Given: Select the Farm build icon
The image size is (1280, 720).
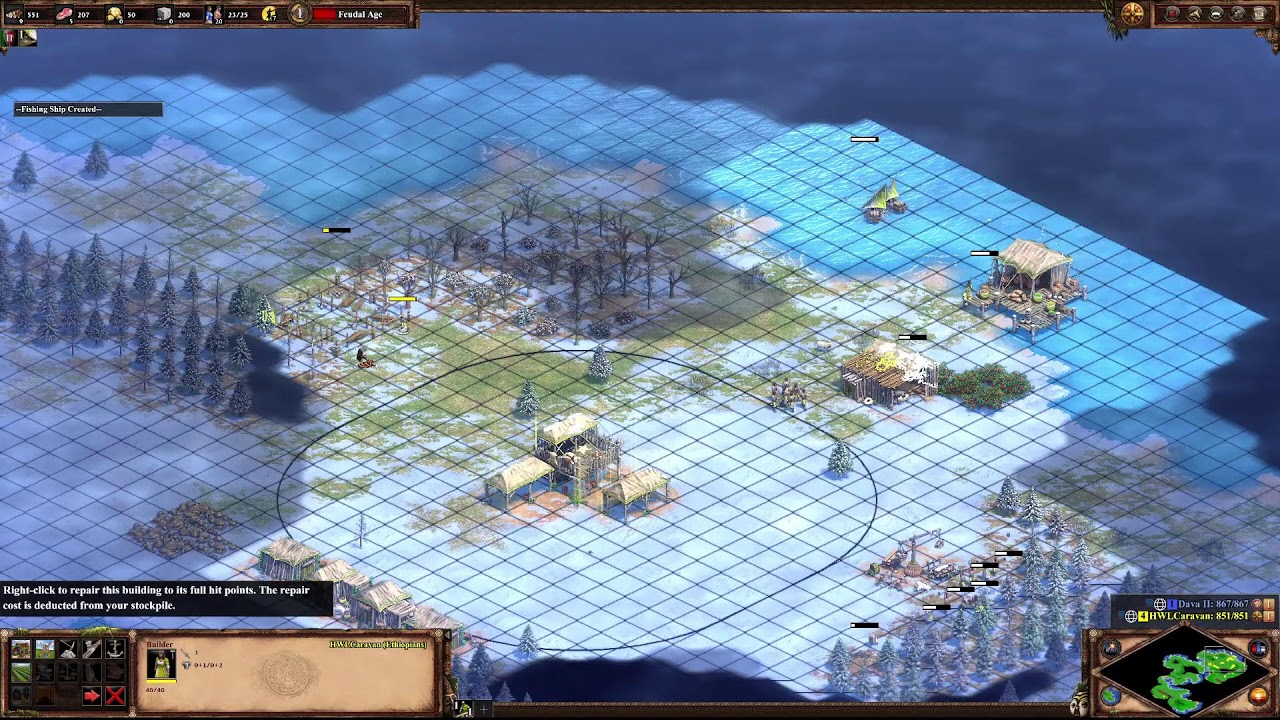Looking at the screenshot, I should tap(21, 673).
